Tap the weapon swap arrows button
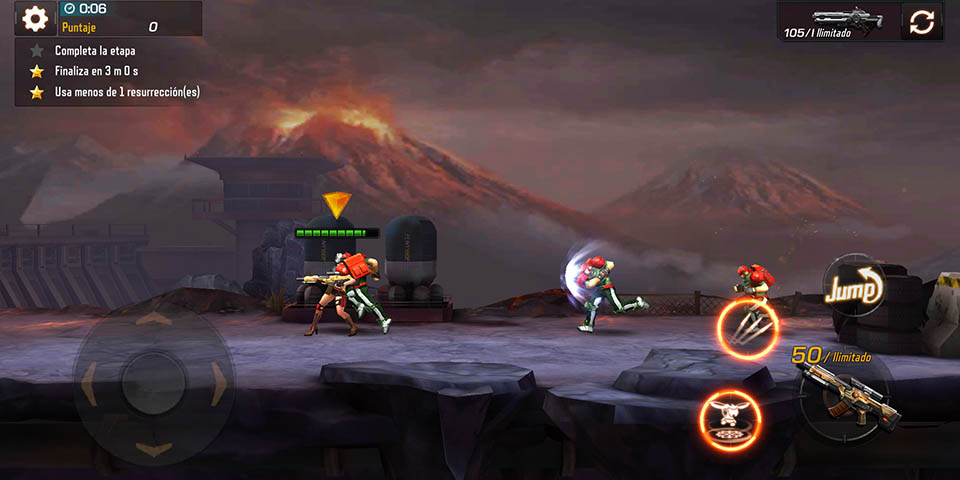The height and width of the screenshot is (480, 960). pos(921,21)
